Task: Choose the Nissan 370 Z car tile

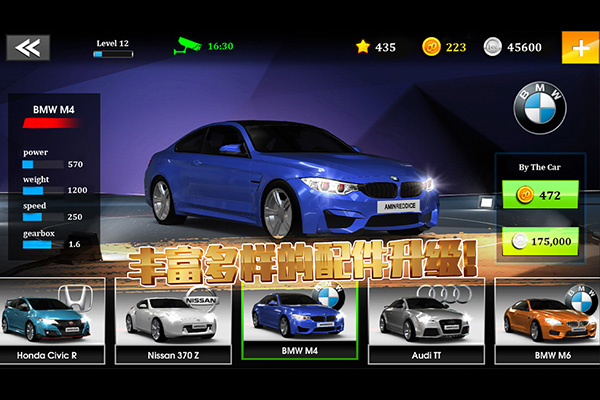Action: pyautogui.click(x=175, y=320)
